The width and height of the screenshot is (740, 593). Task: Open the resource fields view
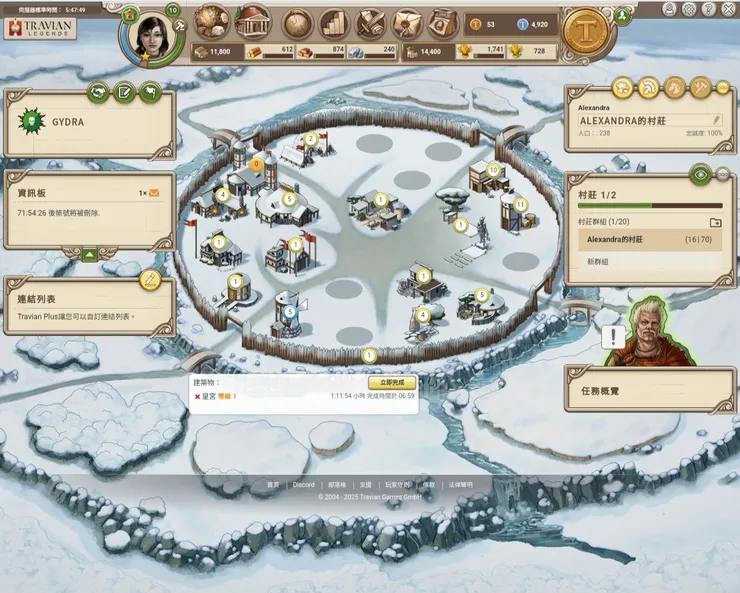tap(212, 22)
